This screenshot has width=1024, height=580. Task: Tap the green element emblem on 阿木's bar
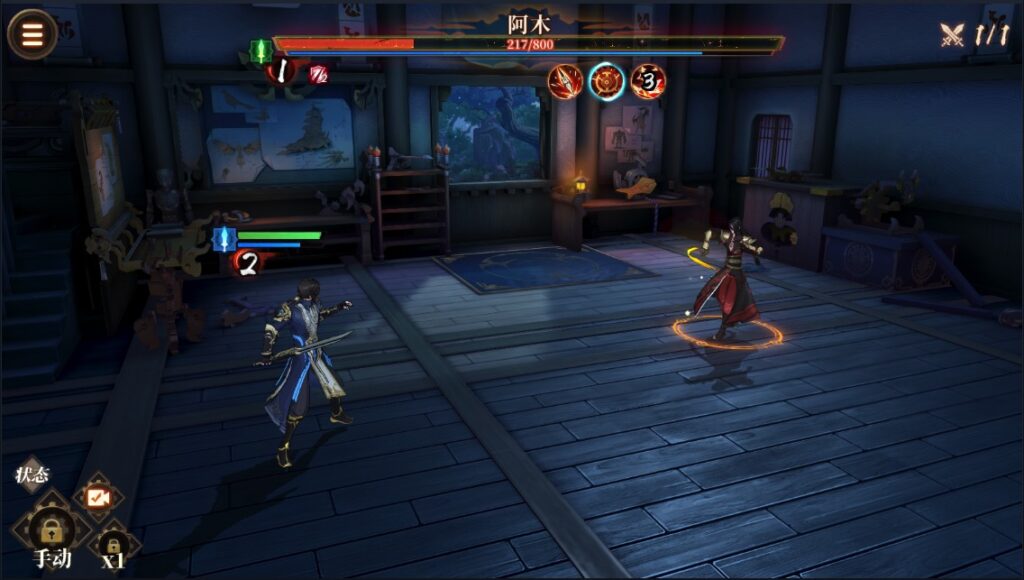(260, 50)
